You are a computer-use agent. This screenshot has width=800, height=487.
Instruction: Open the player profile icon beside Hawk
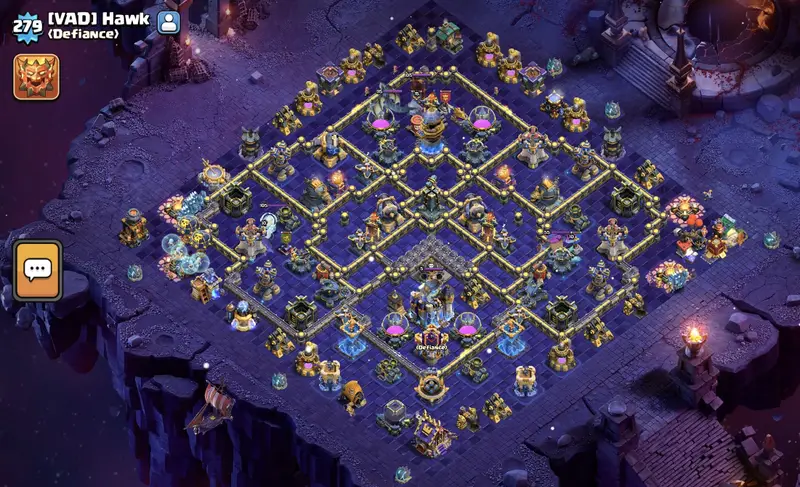click(x=168, y=21)
